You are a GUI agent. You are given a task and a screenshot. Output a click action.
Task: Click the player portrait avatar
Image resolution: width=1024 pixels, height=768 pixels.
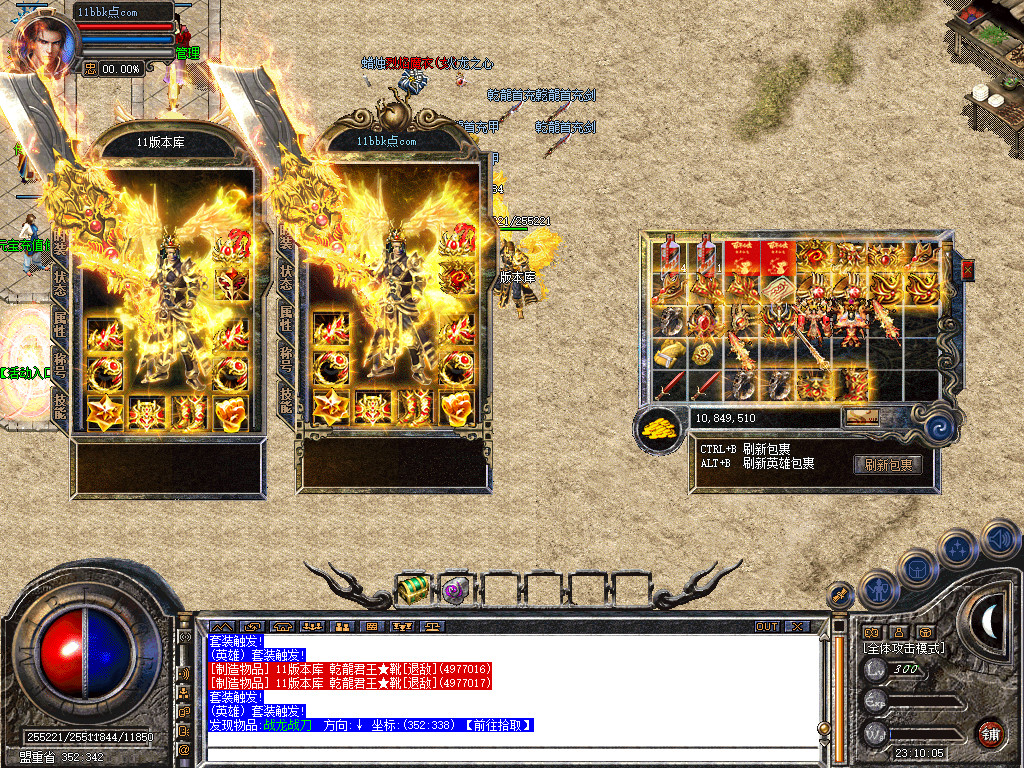click(x=42, y=42)
